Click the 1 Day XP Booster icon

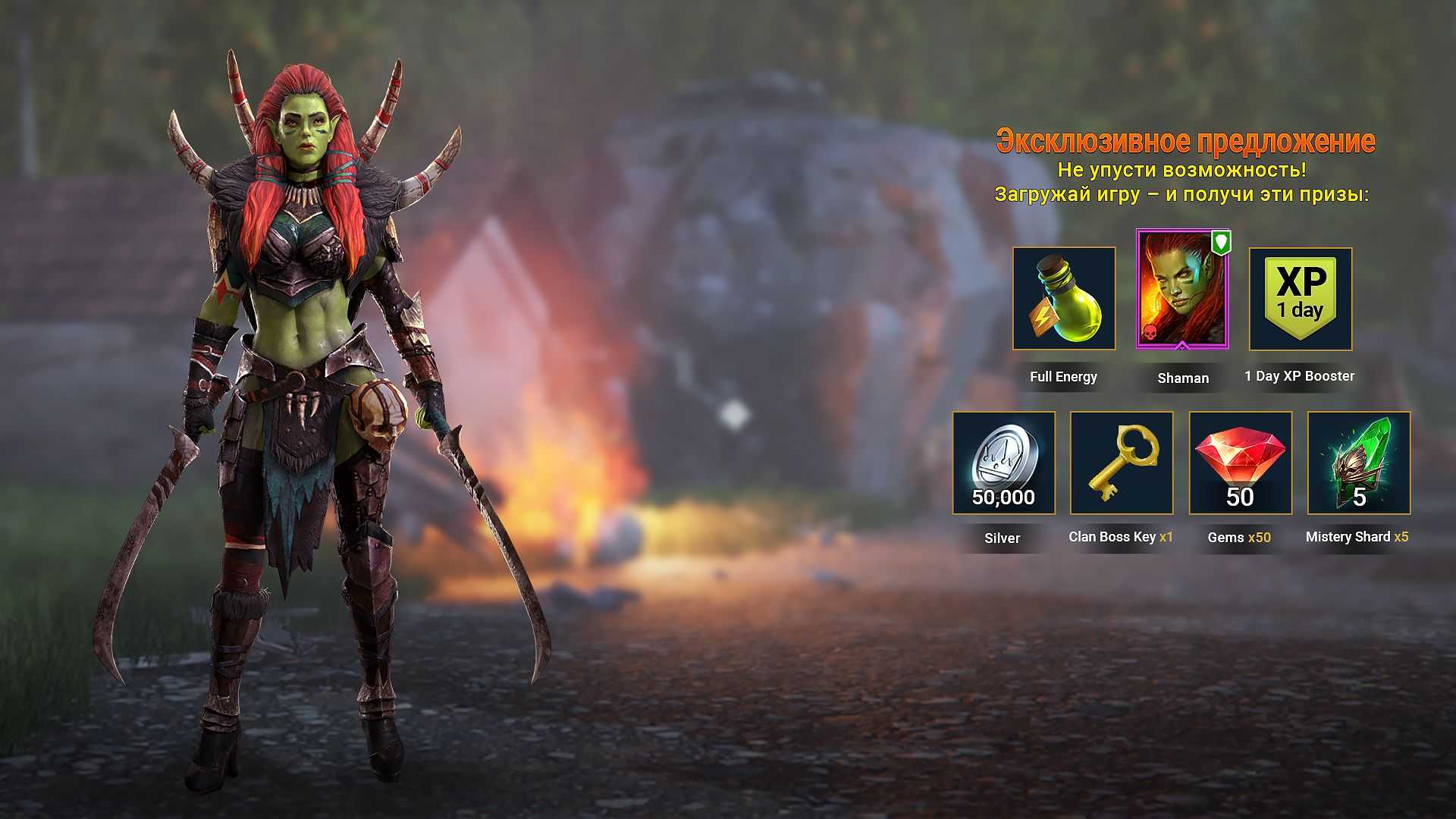point(1301,299)
